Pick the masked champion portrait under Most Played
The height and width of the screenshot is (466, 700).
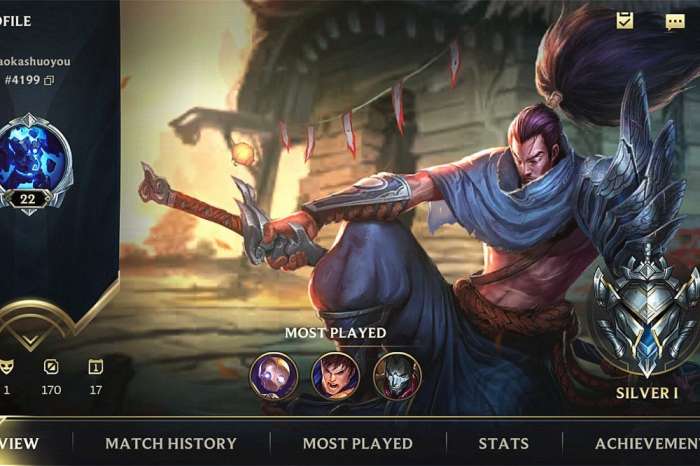point(397,376)
